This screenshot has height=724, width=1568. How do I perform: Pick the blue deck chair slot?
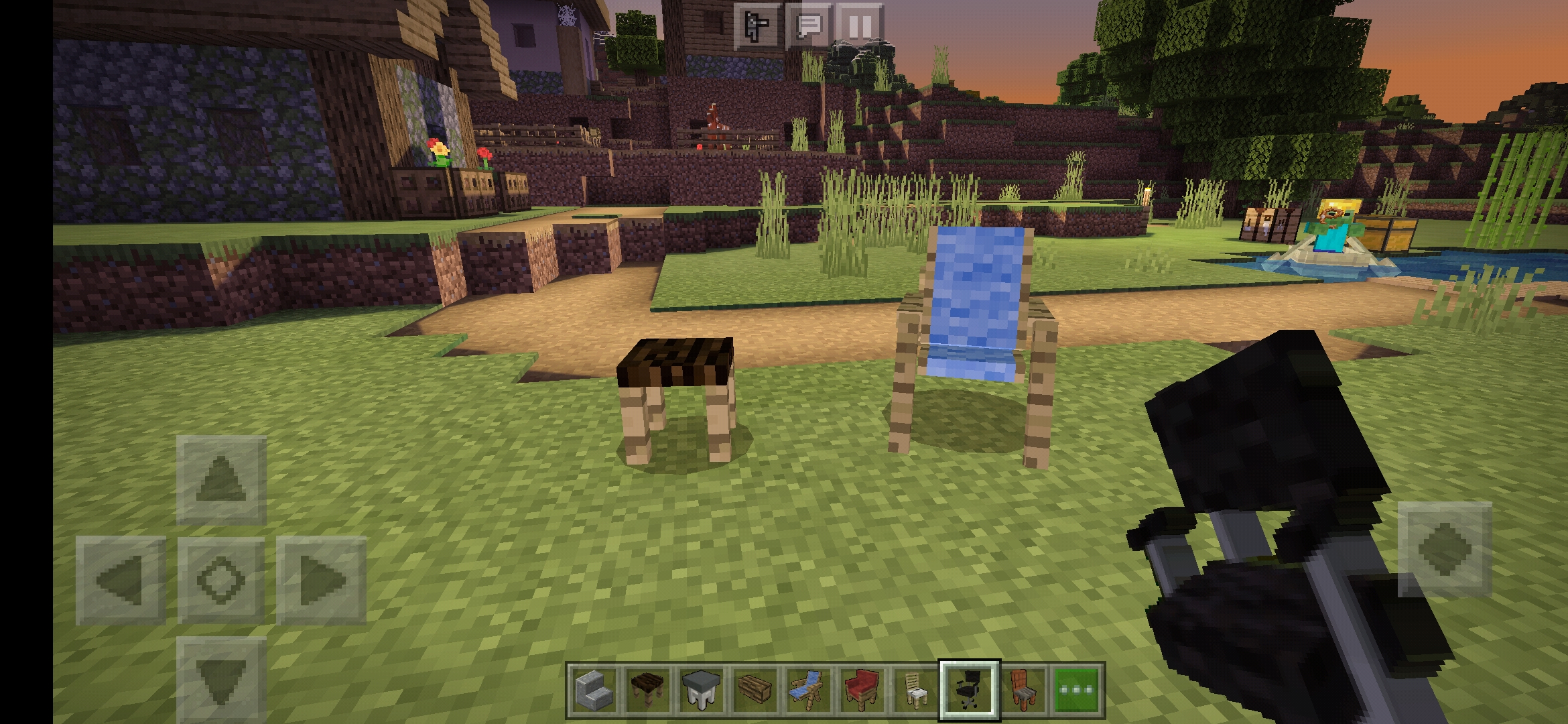click(808, 690)
